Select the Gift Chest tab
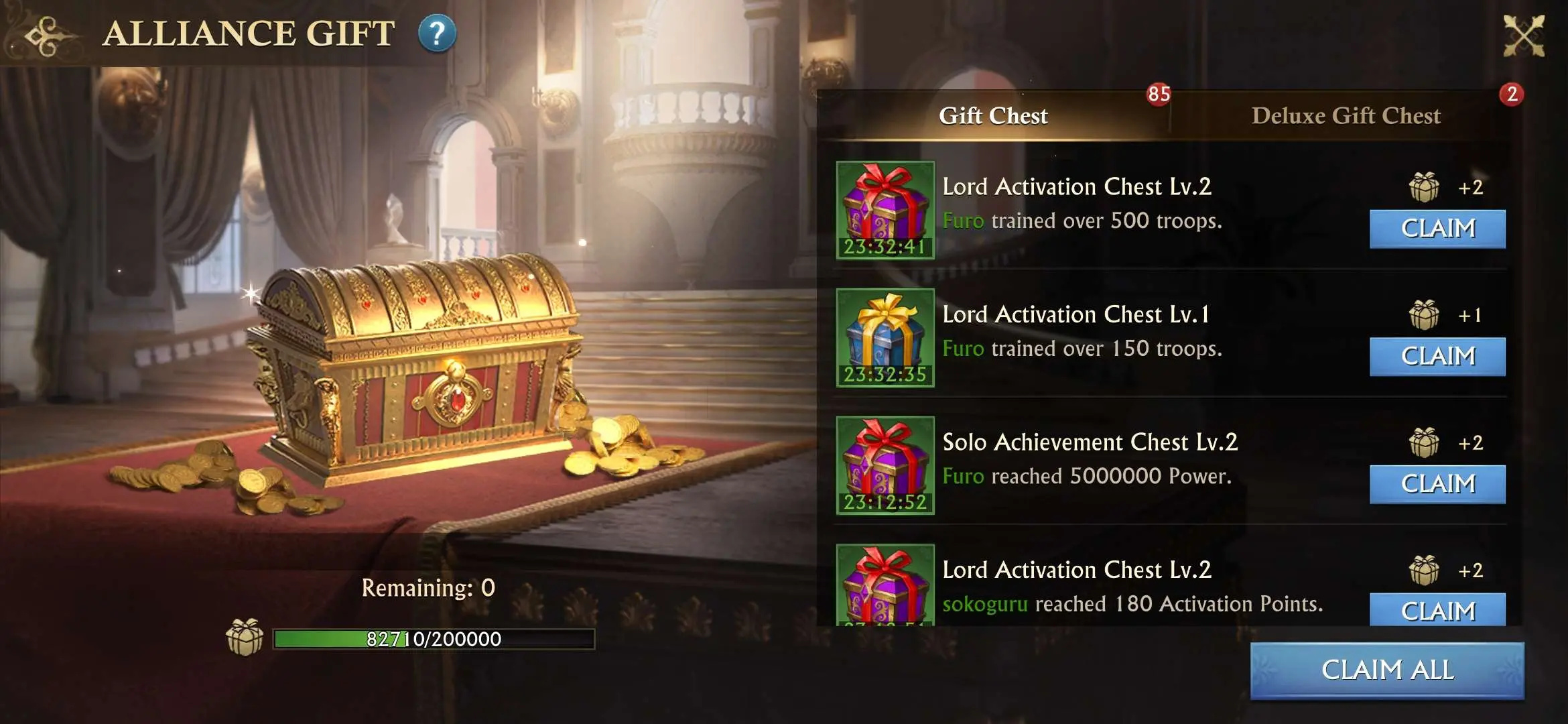 993,115
